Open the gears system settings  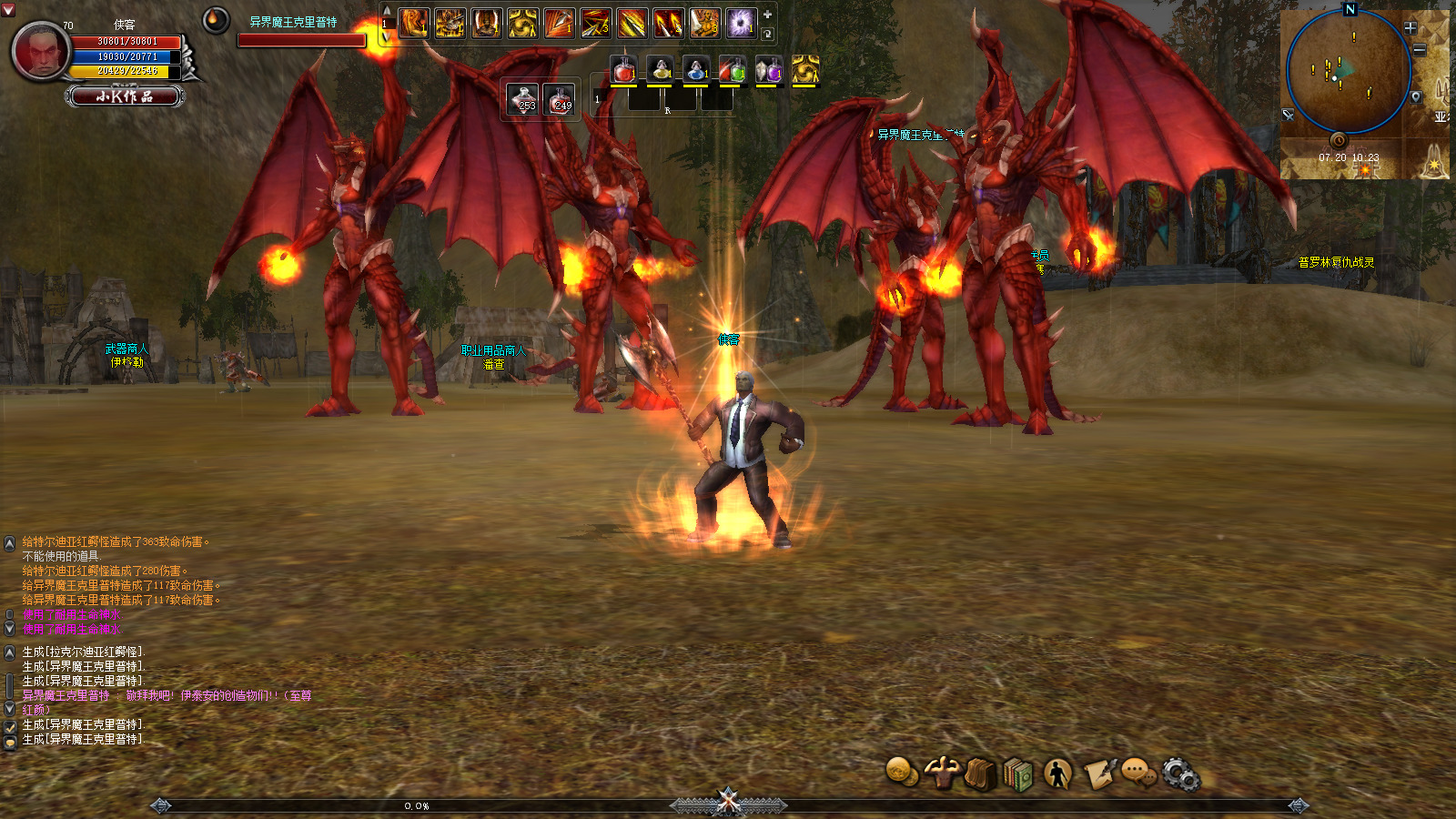coord(1180,774)
